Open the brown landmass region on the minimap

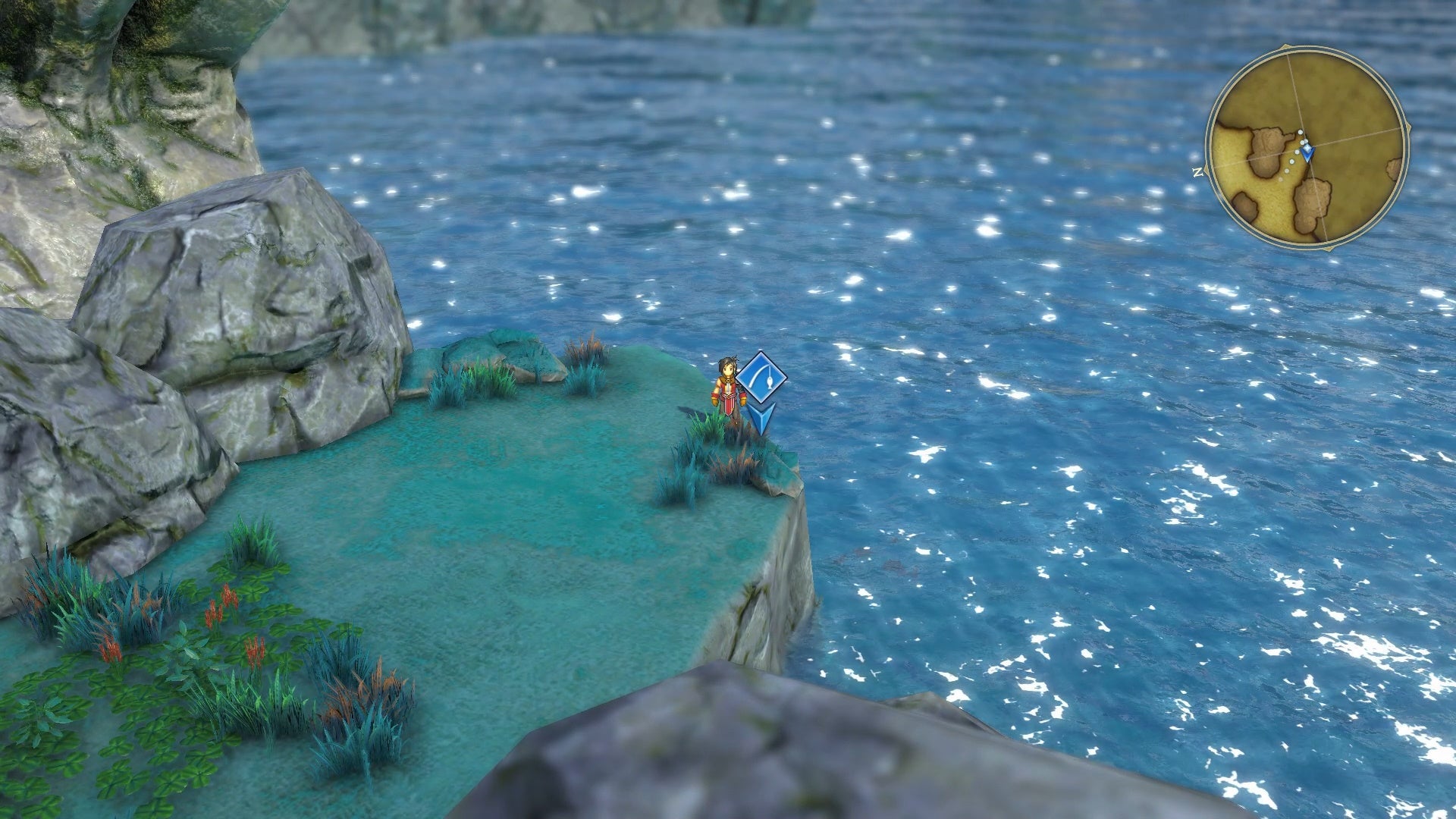click(1268, 148)
